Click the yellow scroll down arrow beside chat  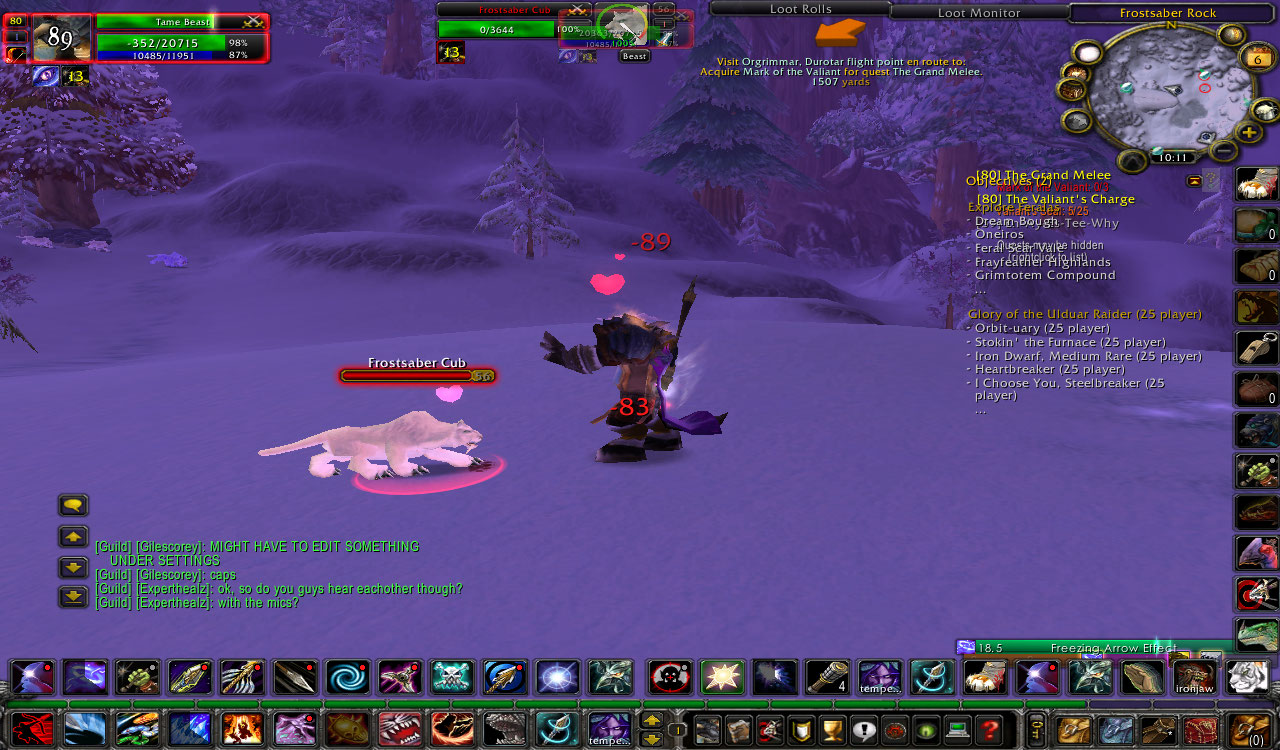pos(72,568)
